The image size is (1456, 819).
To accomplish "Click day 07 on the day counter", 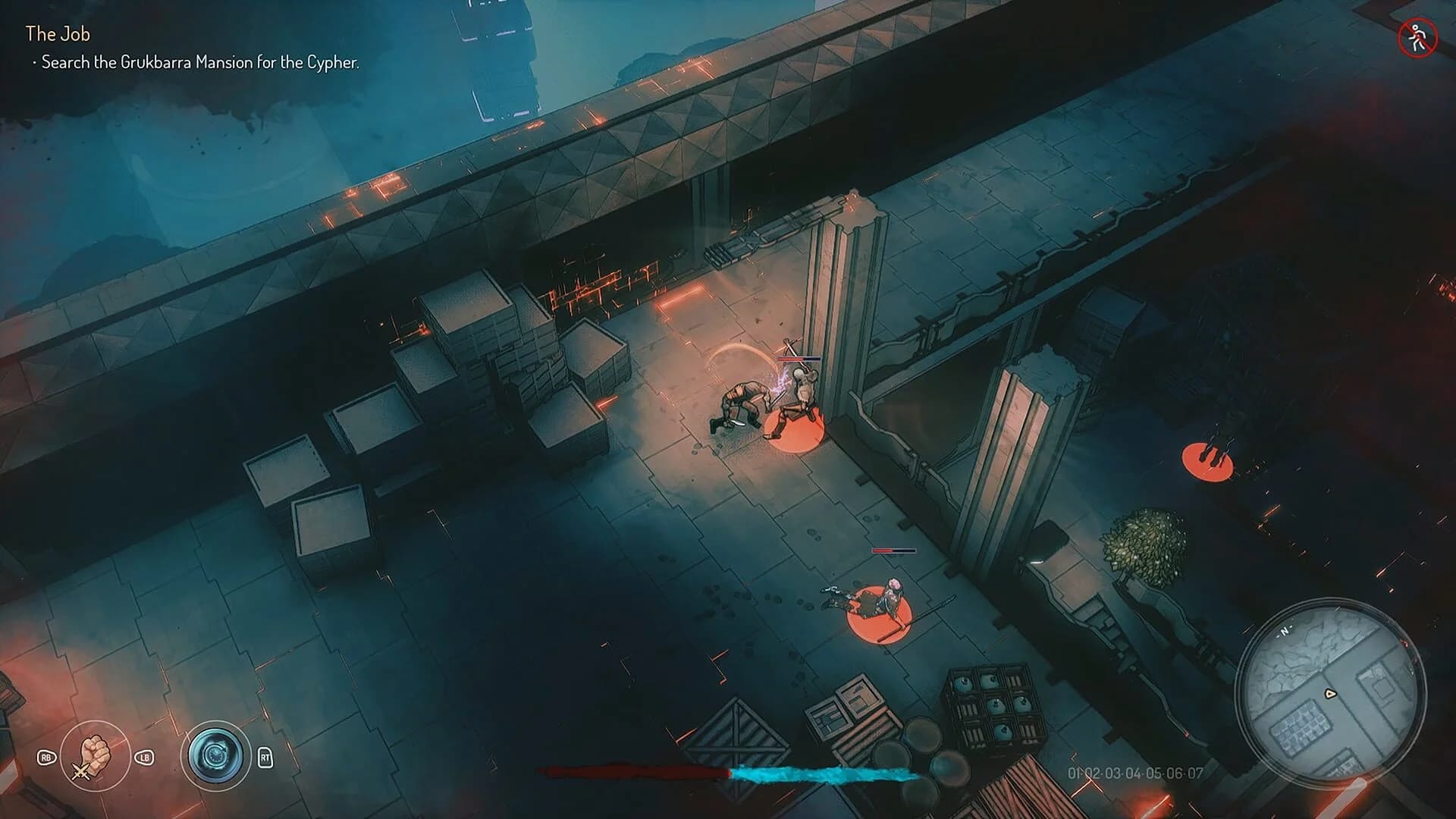I will coord(1196,773).
